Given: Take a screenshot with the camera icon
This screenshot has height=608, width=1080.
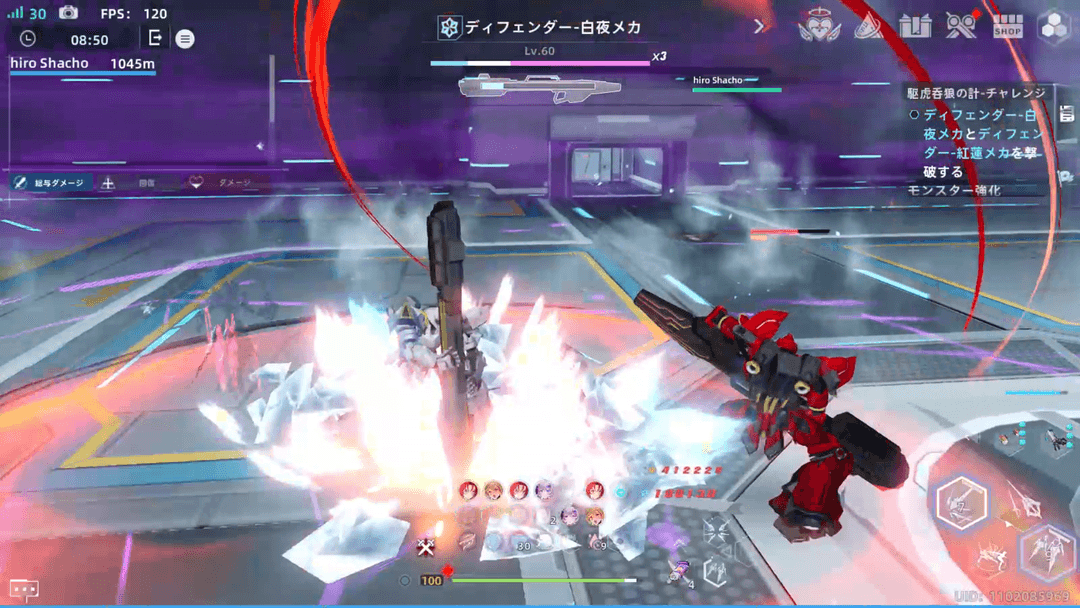Looking at the screenshot, I should tap(68, 13).
